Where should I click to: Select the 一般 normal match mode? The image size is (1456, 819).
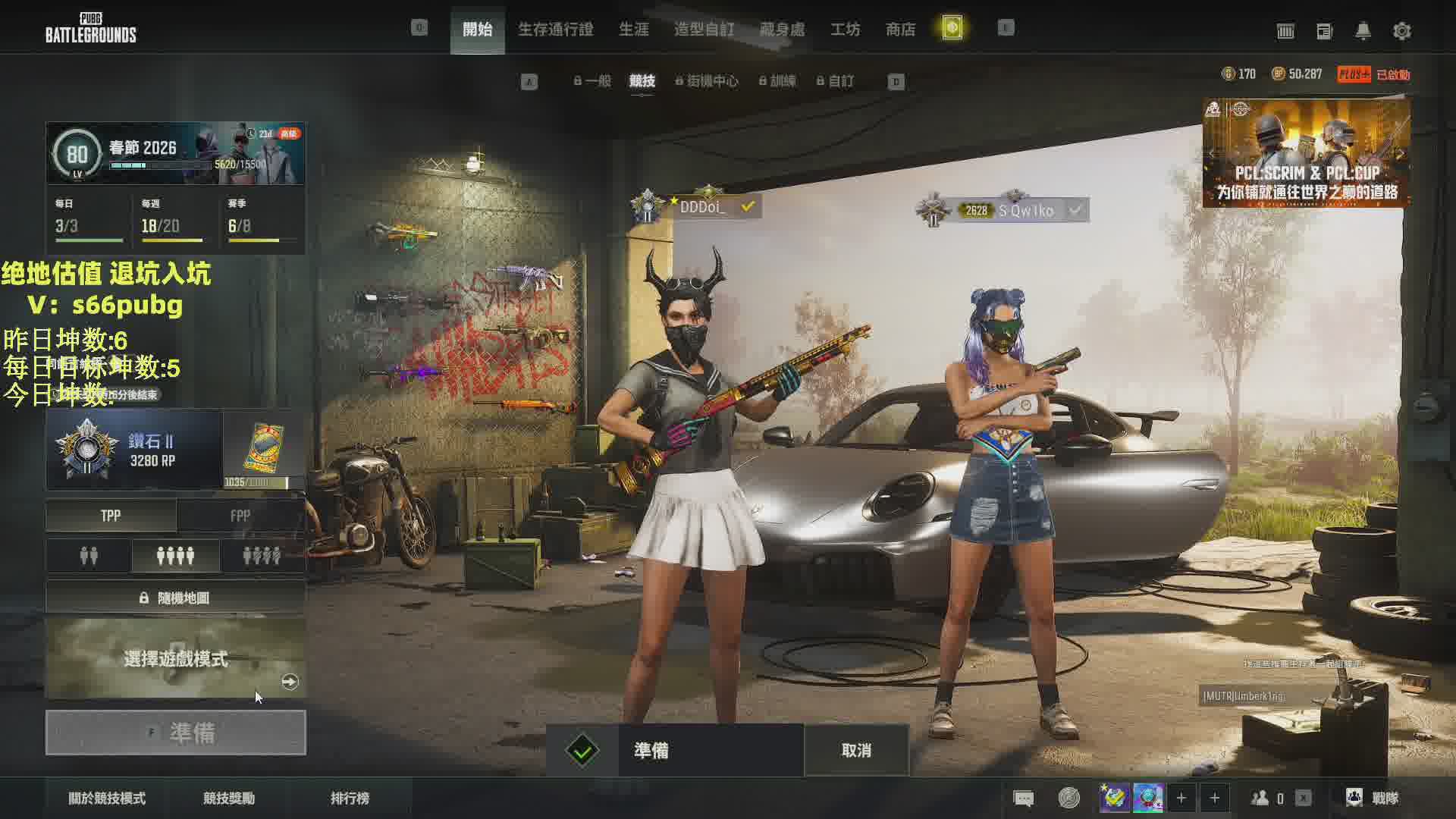[592, 81]
